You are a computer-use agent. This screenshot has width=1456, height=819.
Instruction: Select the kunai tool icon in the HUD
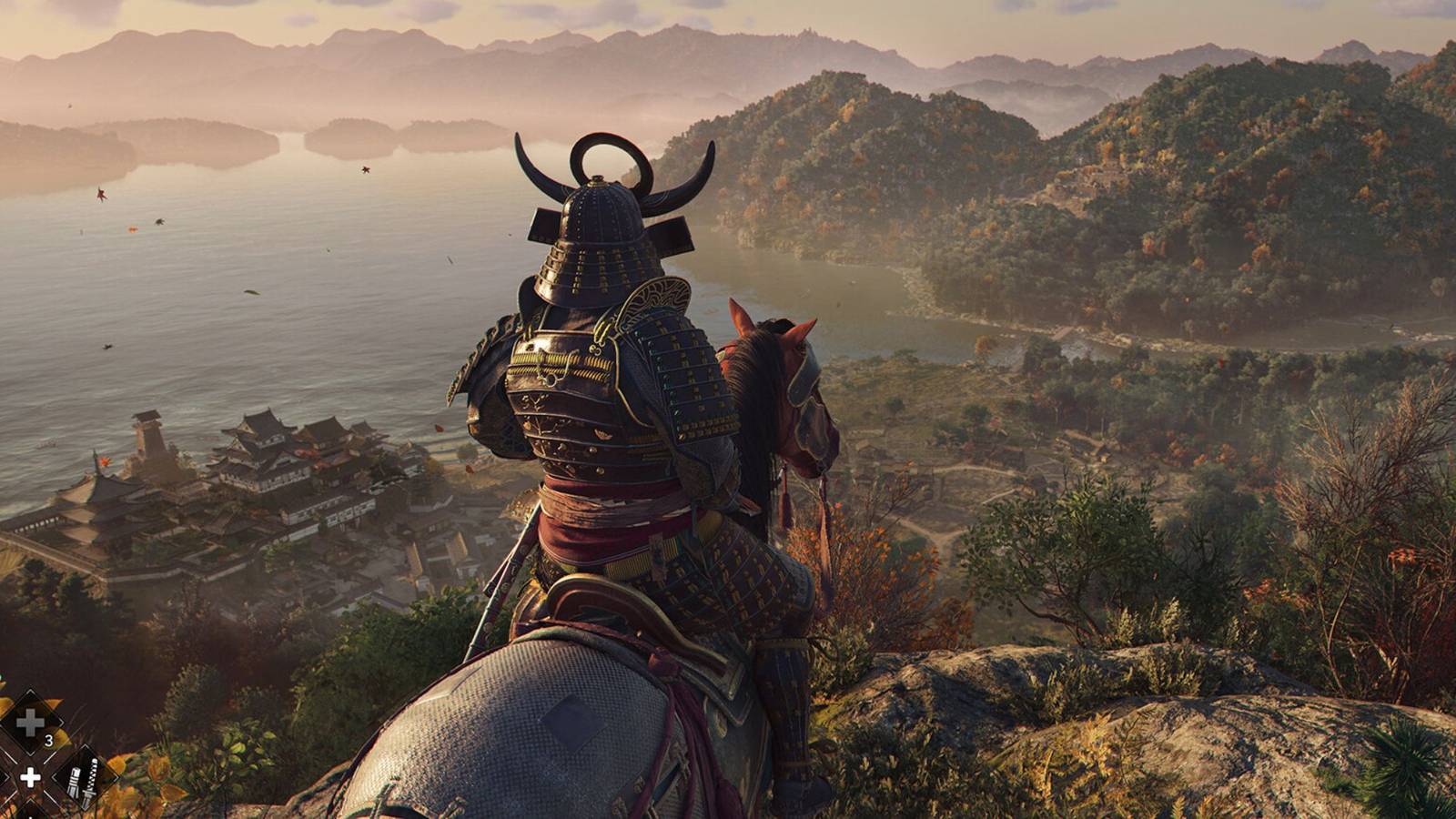click(x=84, y=780)
